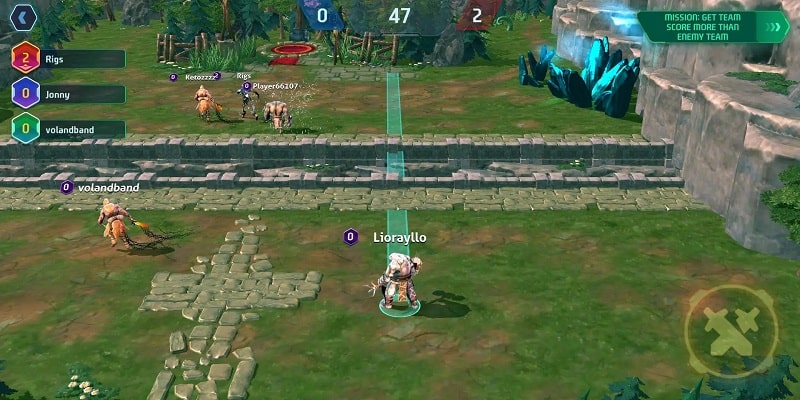Select volandband in the player list

pos(68,129)
